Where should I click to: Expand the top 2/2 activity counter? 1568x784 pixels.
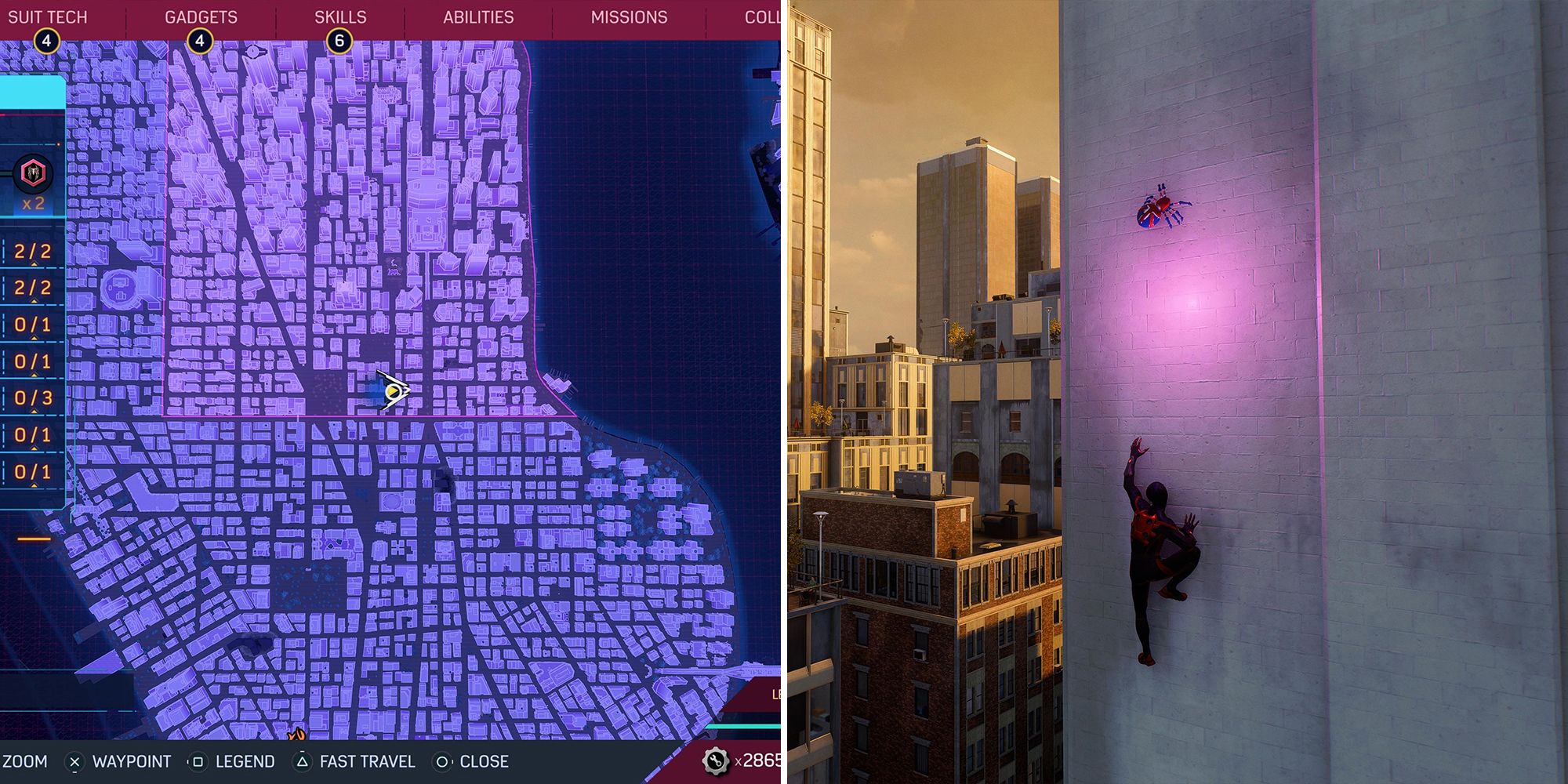pos(33,252)
